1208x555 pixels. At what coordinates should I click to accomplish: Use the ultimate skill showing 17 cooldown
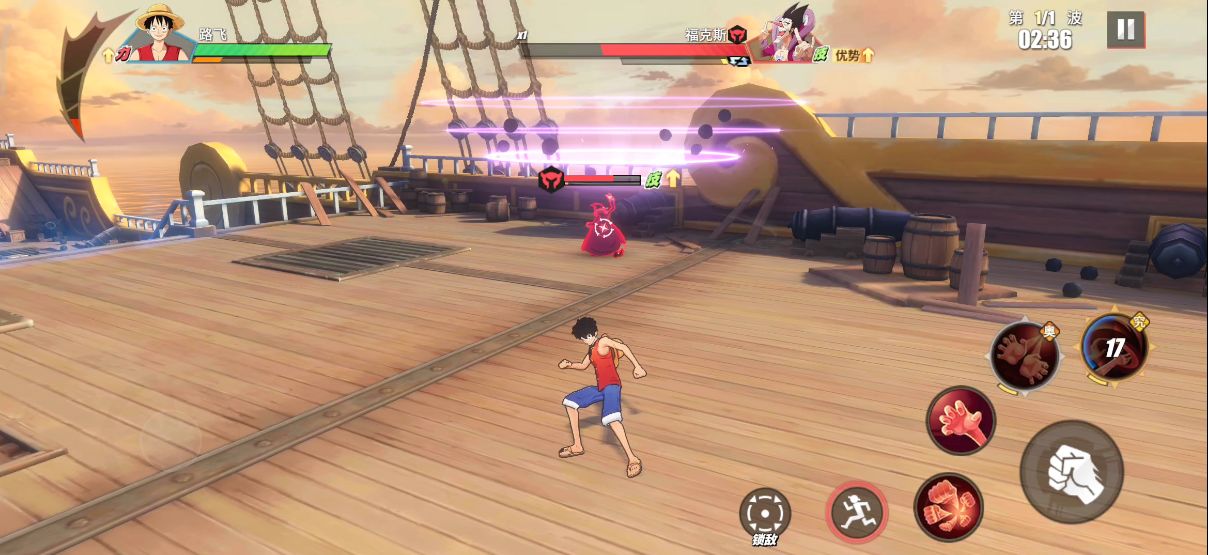click(1113, 348)
